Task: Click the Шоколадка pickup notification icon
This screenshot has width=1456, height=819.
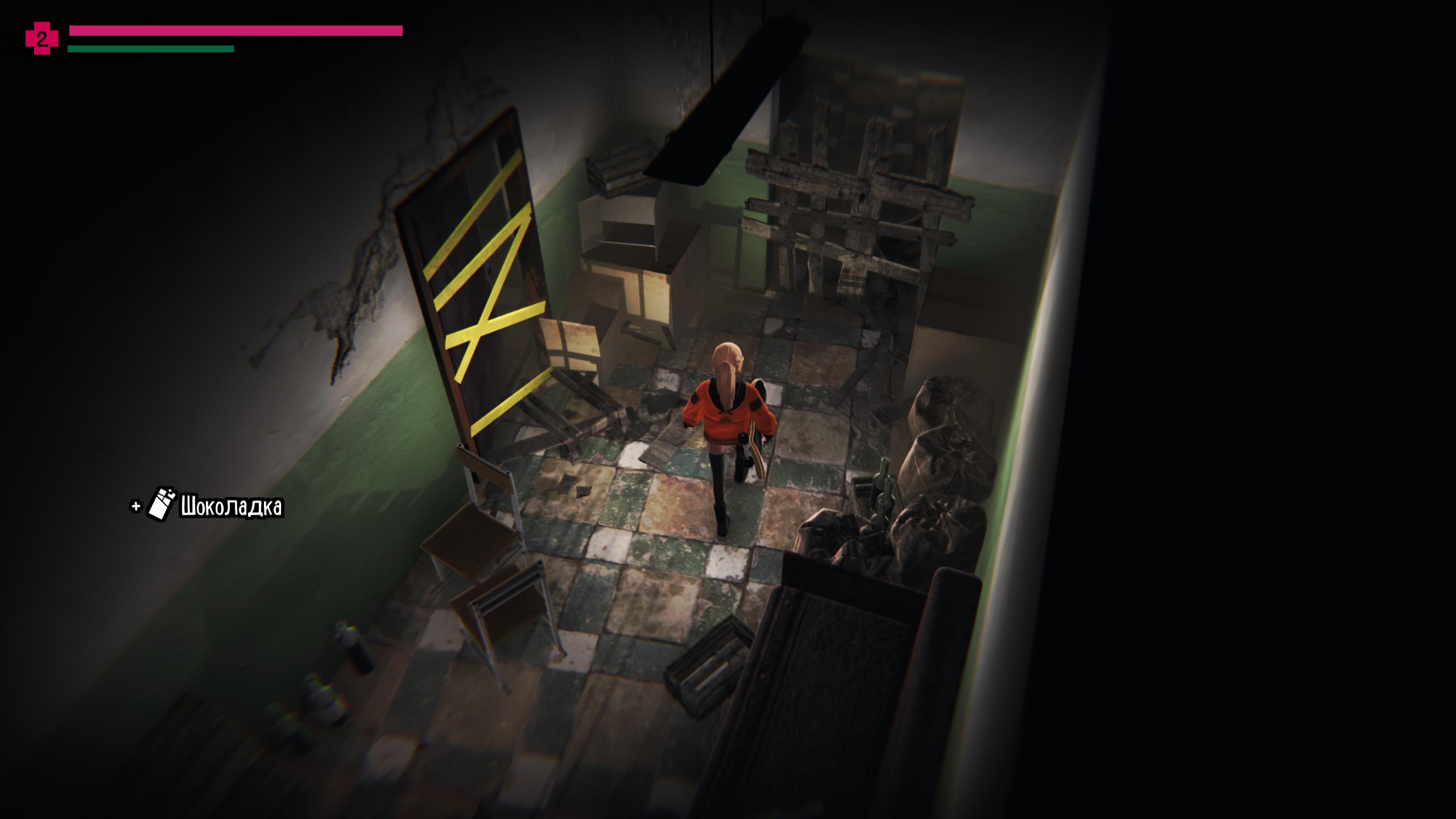Action: pos(161,504)
